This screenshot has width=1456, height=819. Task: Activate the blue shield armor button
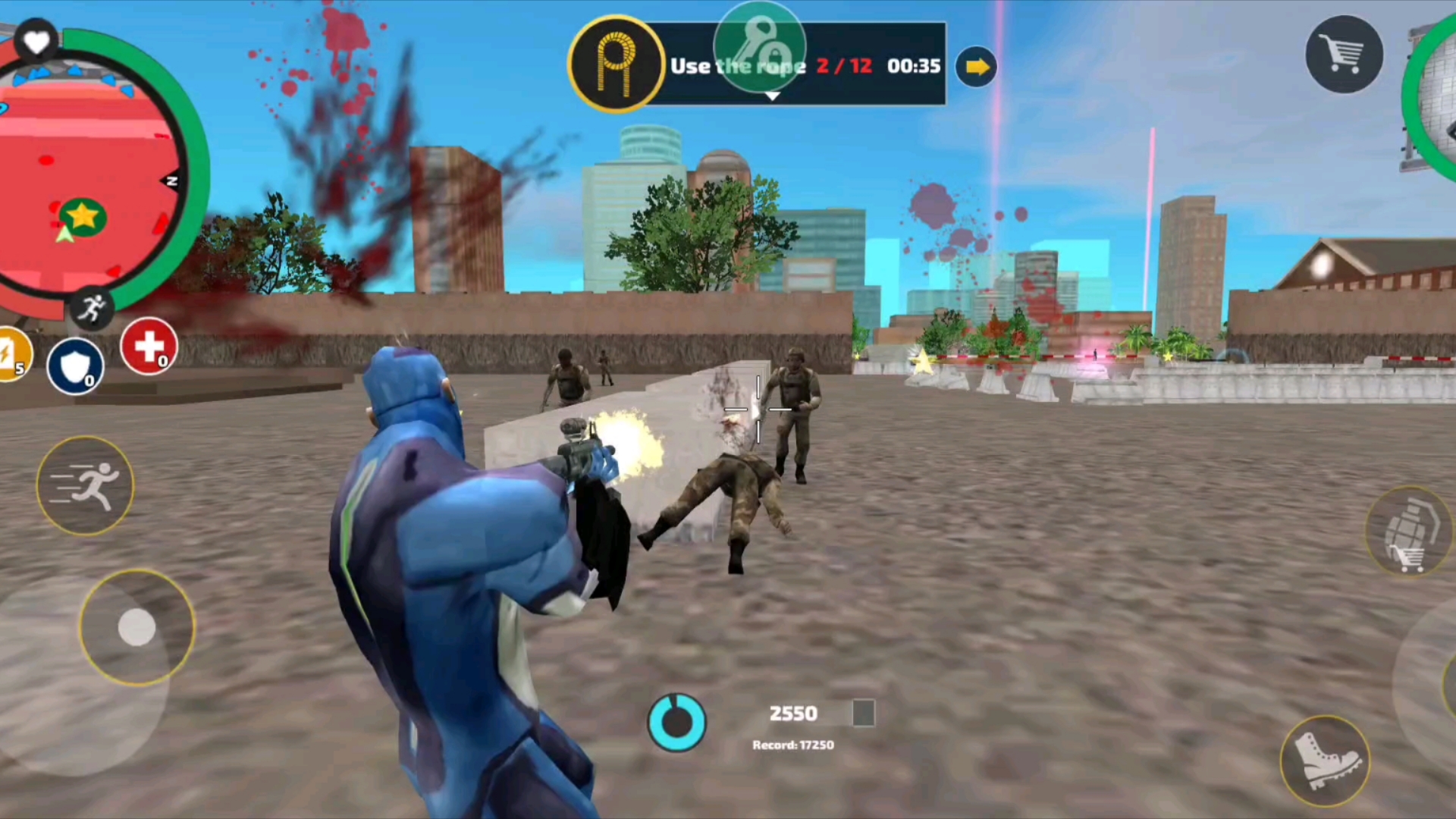(75, 367)
